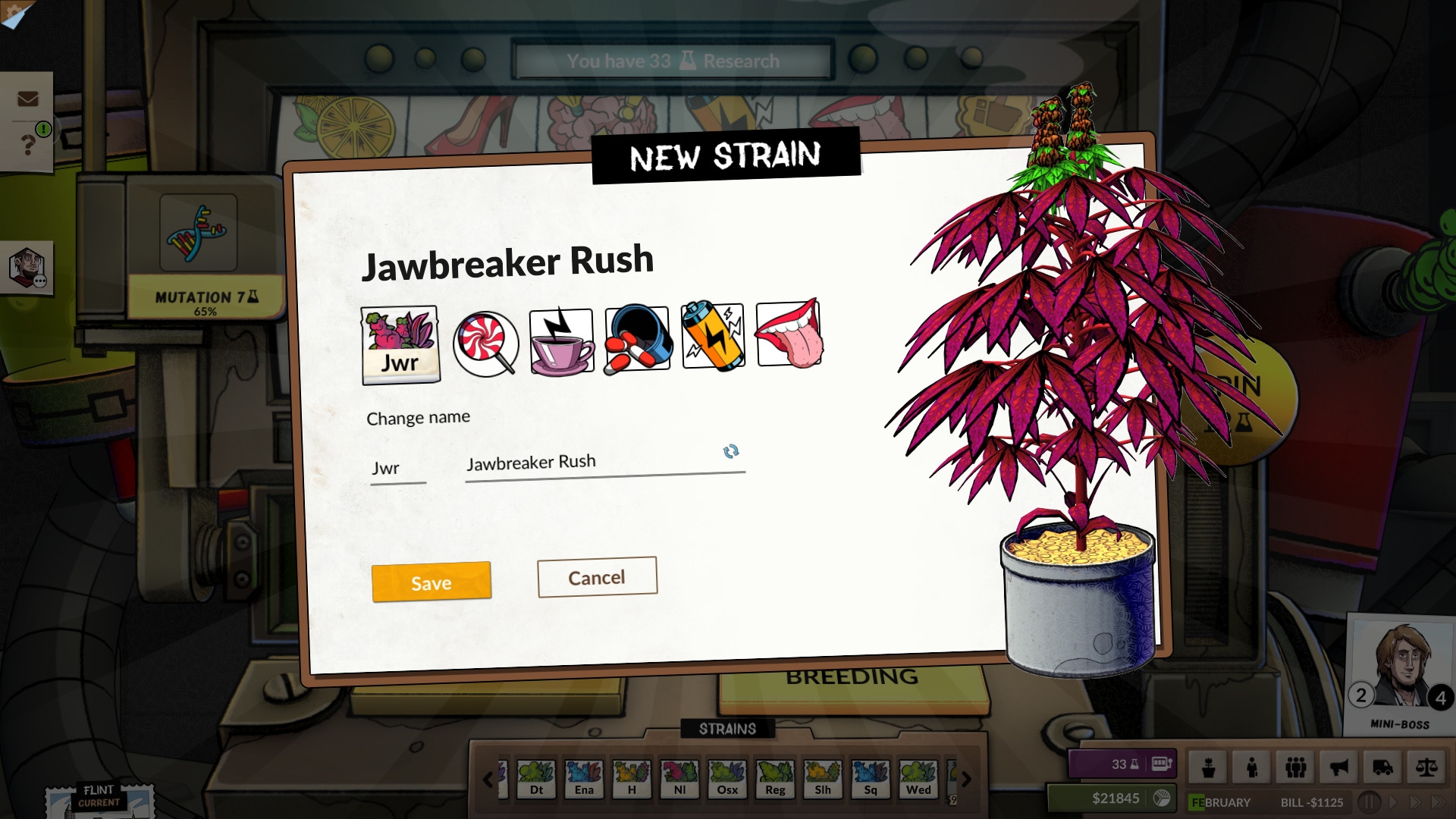Screen dimensions: 1456x819
Task: Activate triple-speed fast forward
Action: tap(1439, 802)
